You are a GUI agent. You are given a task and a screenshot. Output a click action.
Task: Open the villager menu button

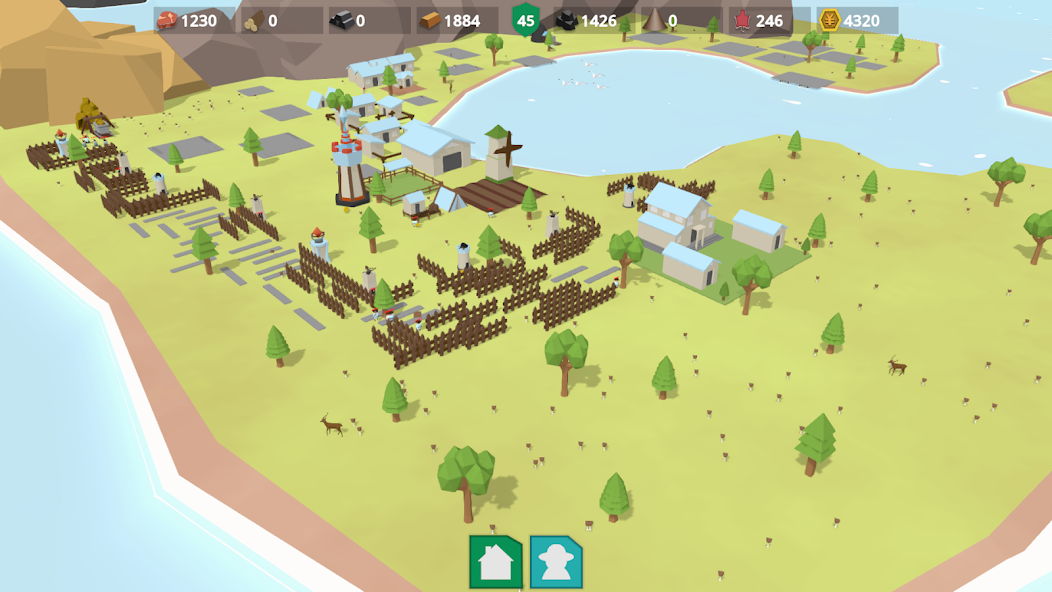click(556, 562)
